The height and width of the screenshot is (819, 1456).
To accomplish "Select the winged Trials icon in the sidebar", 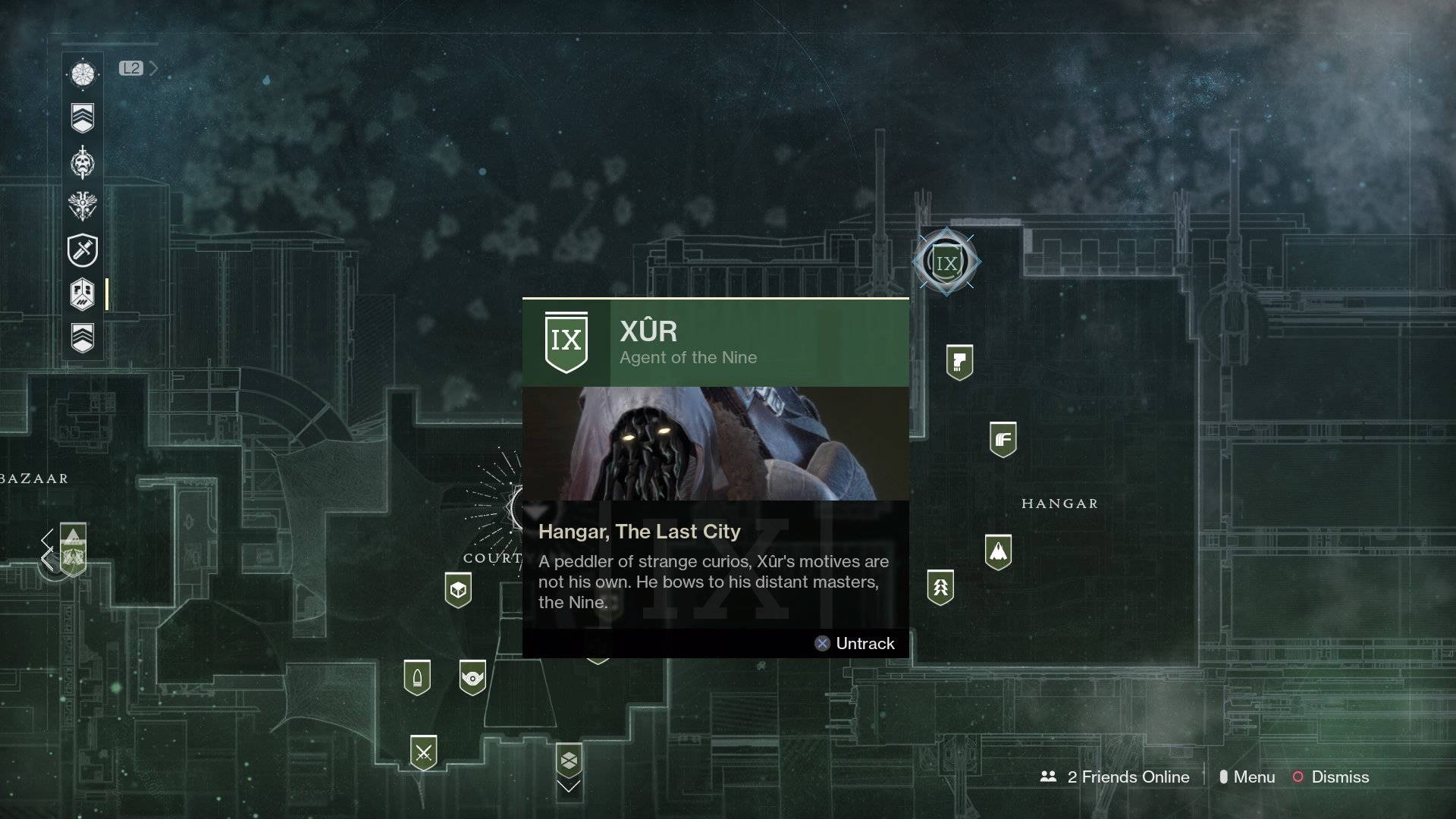I will (83, 207).
